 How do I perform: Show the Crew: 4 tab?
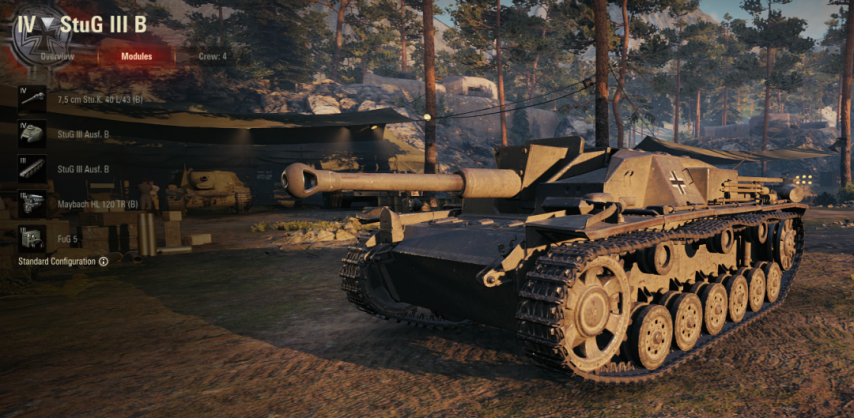(212, 57)
